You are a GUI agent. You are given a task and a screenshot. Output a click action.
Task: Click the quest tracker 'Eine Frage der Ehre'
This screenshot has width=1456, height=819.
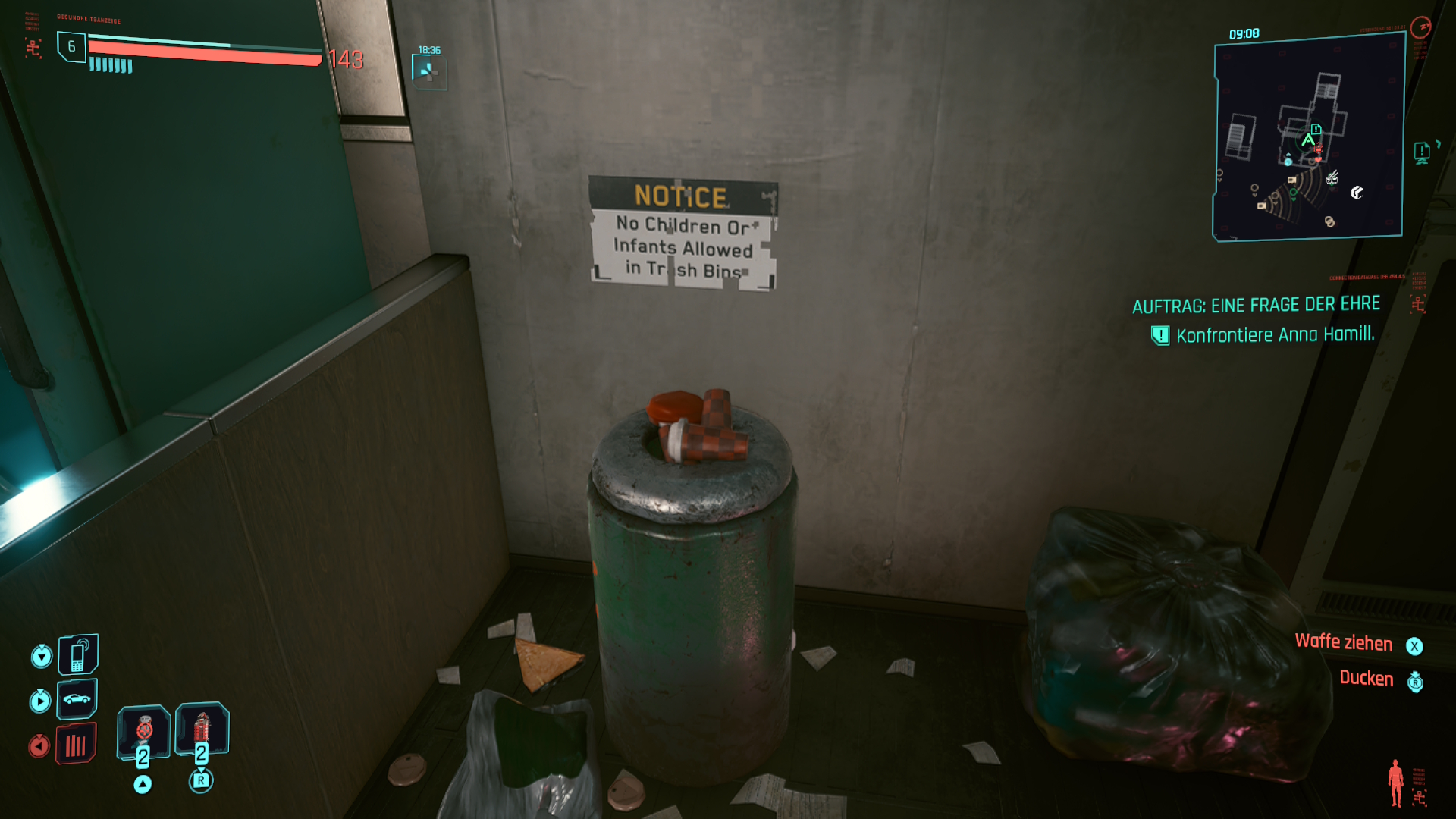click(1256, 305)
